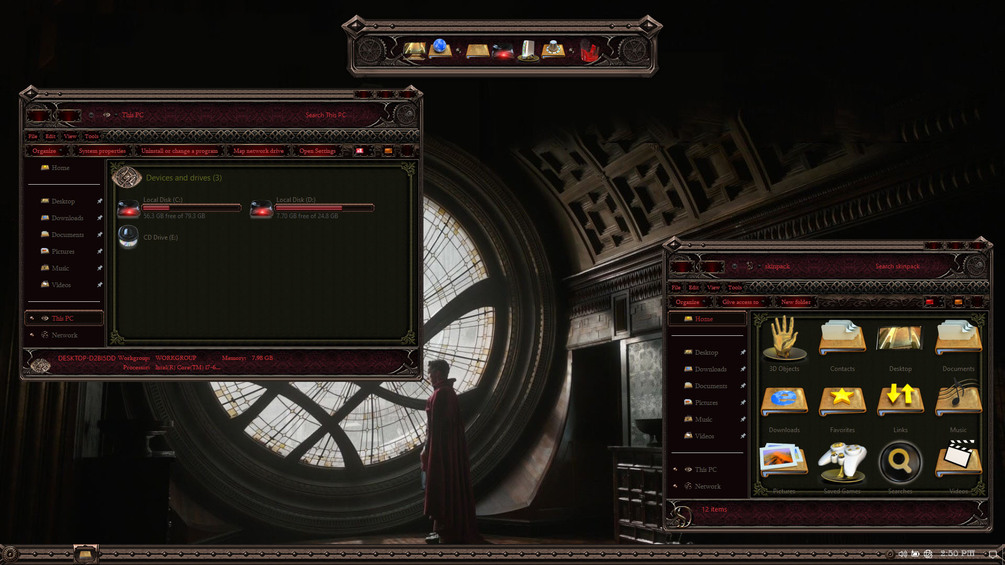Click the New folder button

point(796,301)
